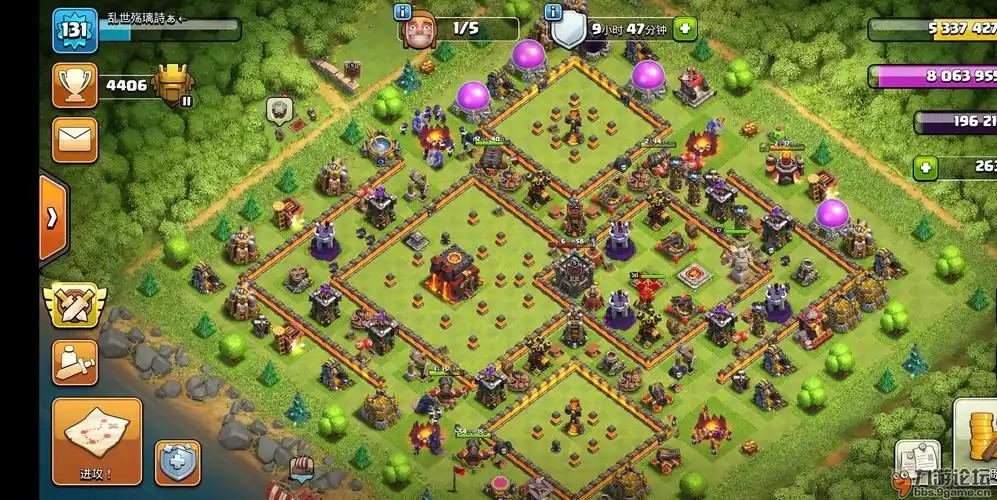Expand the side panel arrow tab

tap(52, 217)
